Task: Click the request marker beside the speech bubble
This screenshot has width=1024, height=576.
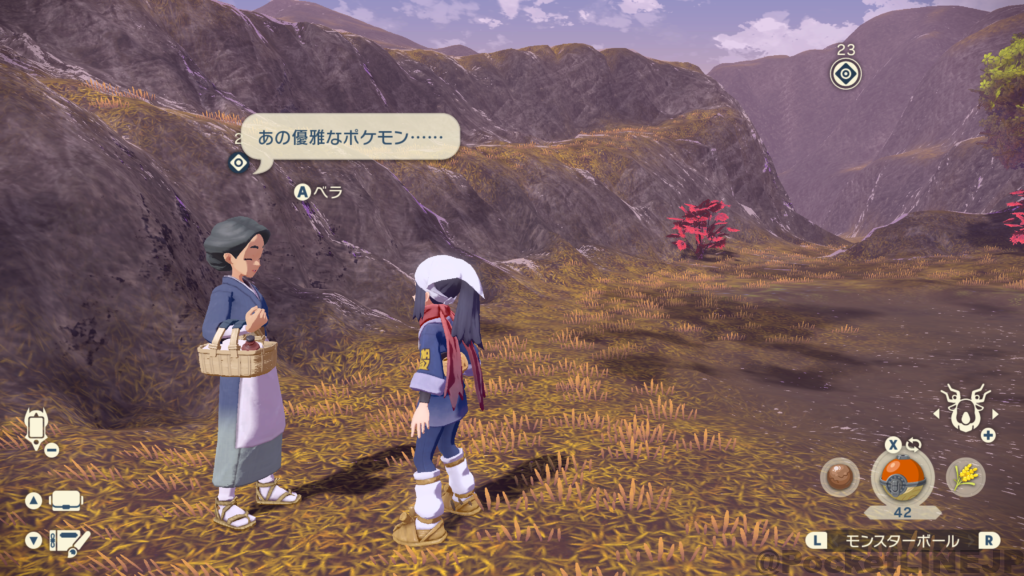Action: tap(238, 162)
